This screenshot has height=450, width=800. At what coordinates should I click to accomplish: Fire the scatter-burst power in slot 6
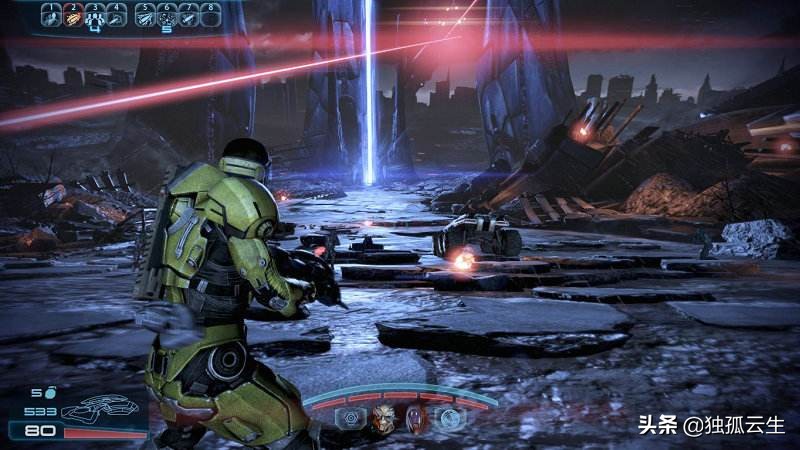[166, 15]
